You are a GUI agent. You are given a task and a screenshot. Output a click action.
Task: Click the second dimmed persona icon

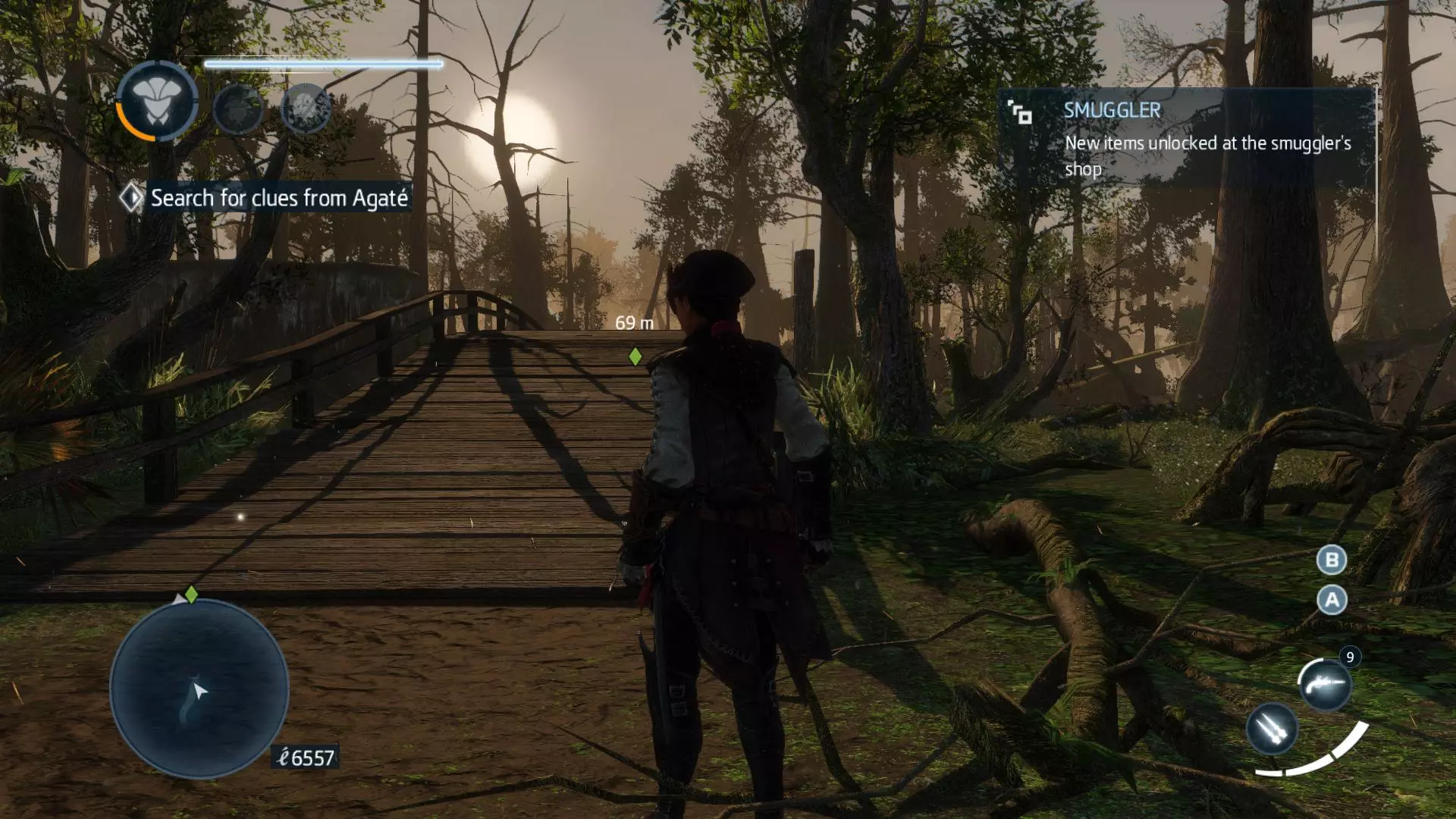click(x=306, y=108)
